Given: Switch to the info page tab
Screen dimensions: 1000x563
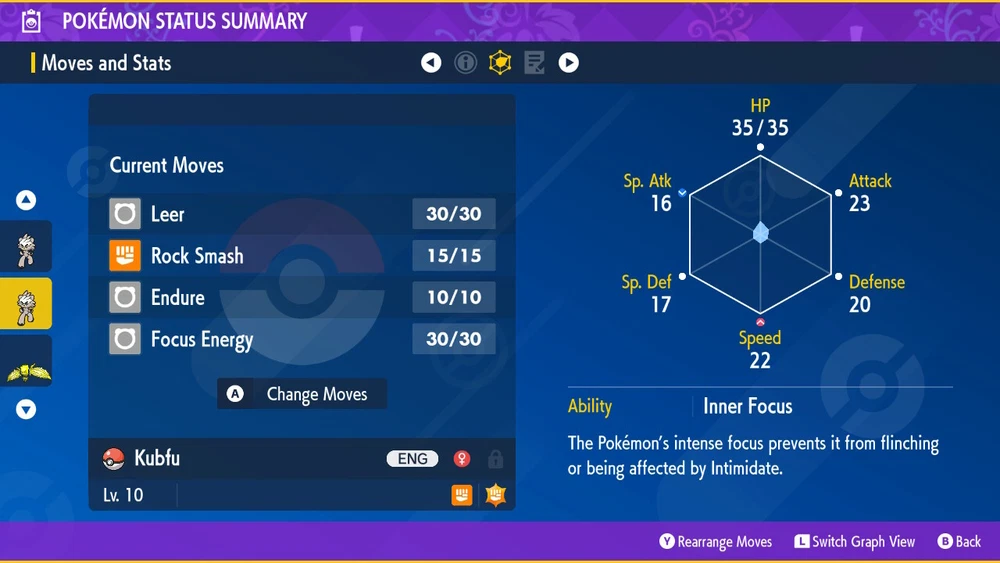Looking at the screenshot, I should tap(465, 63).
